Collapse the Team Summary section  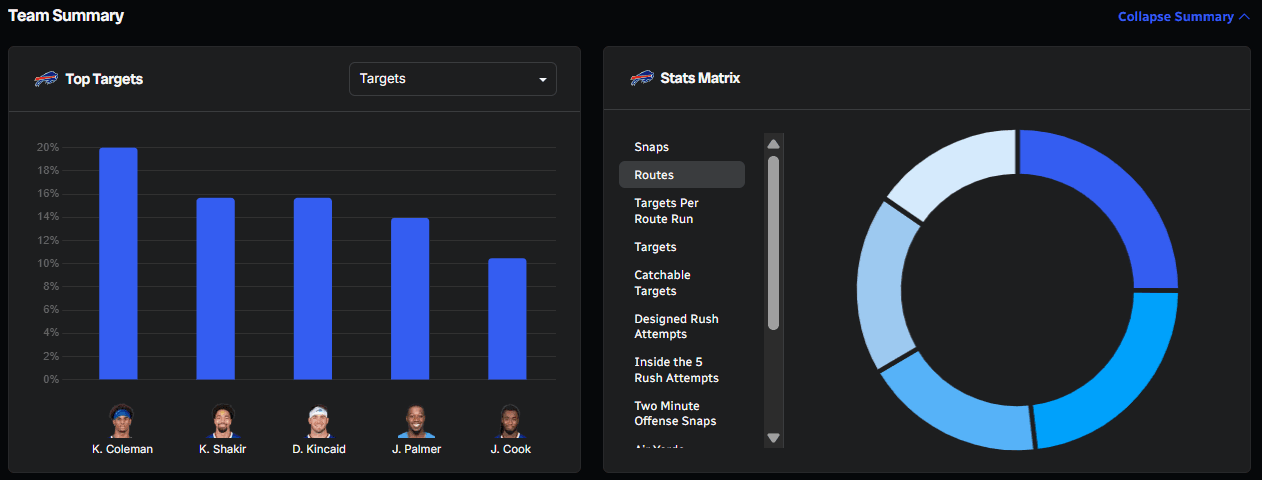1183,17
